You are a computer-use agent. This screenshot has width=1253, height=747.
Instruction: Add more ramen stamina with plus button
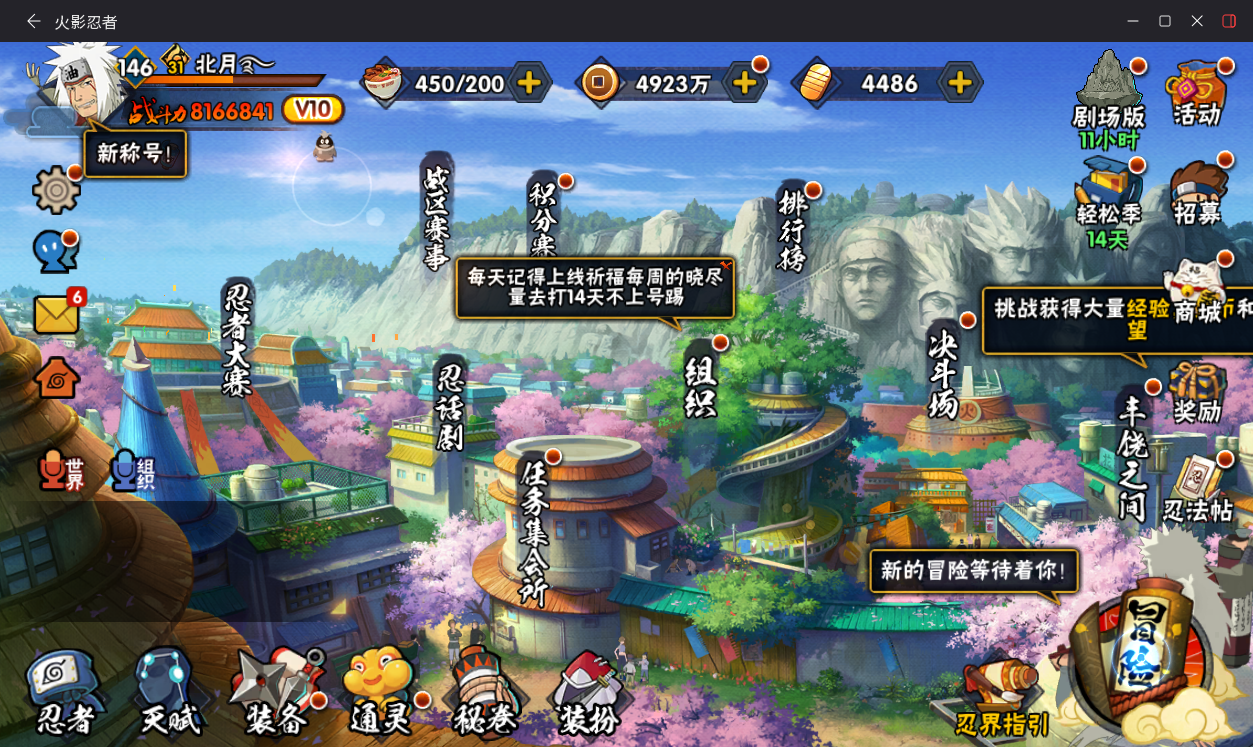(529, 83)
